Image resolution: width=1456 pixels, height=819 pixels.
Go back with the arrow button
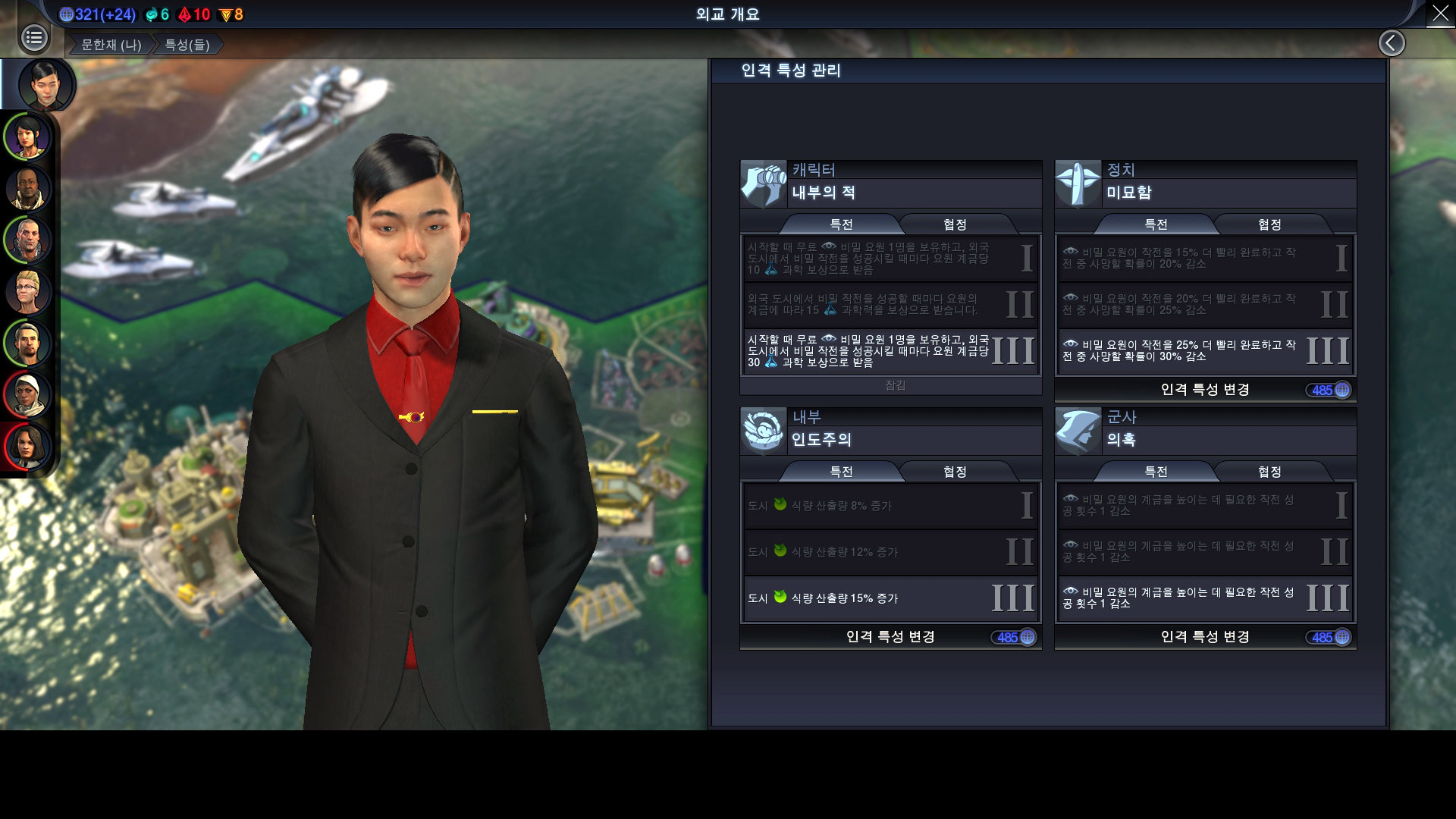(1392, 43)
